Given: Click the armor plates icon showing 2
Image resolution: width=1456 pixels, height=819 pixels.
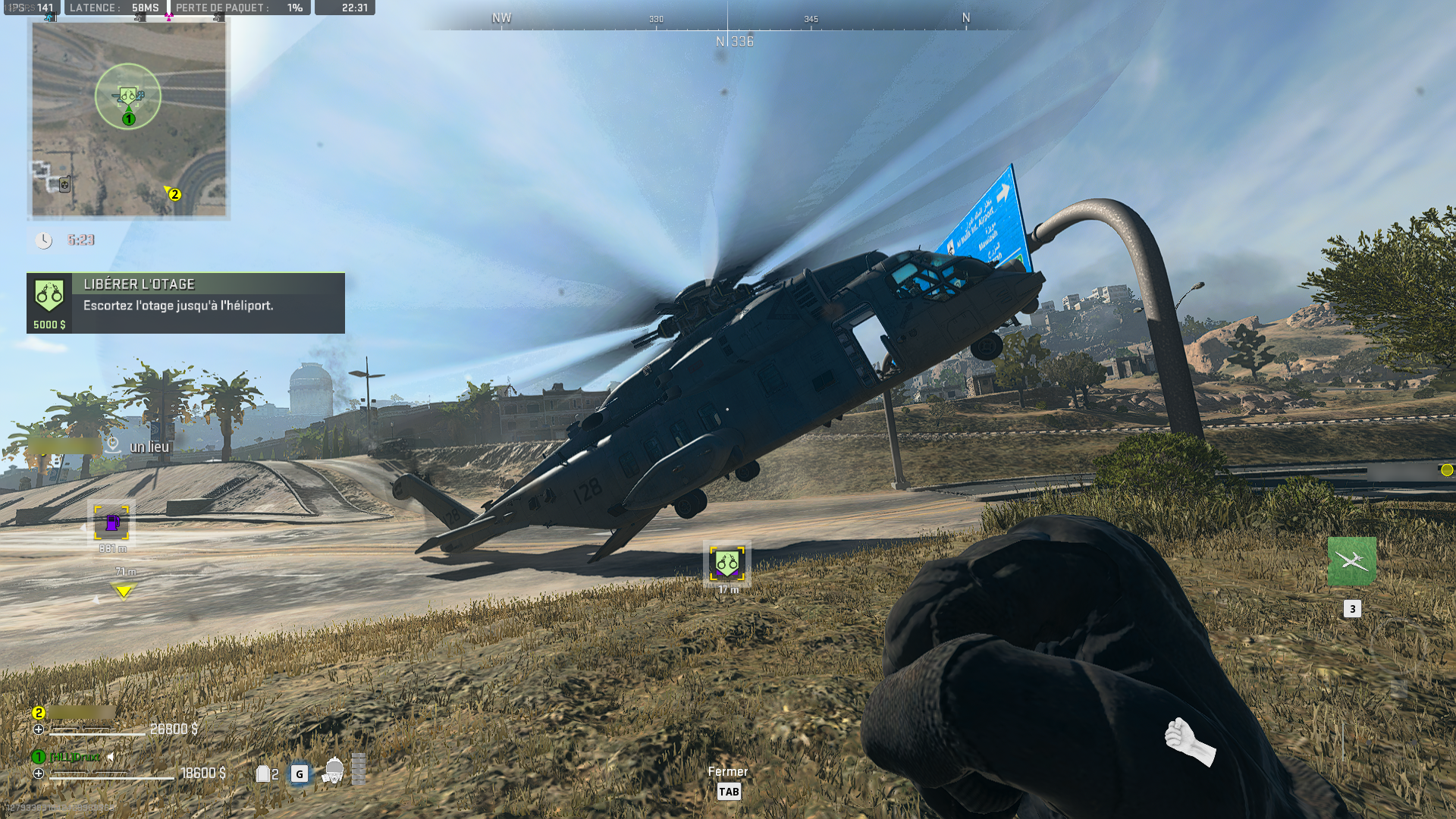Looking at the screenshot, I should click(265, 773).
